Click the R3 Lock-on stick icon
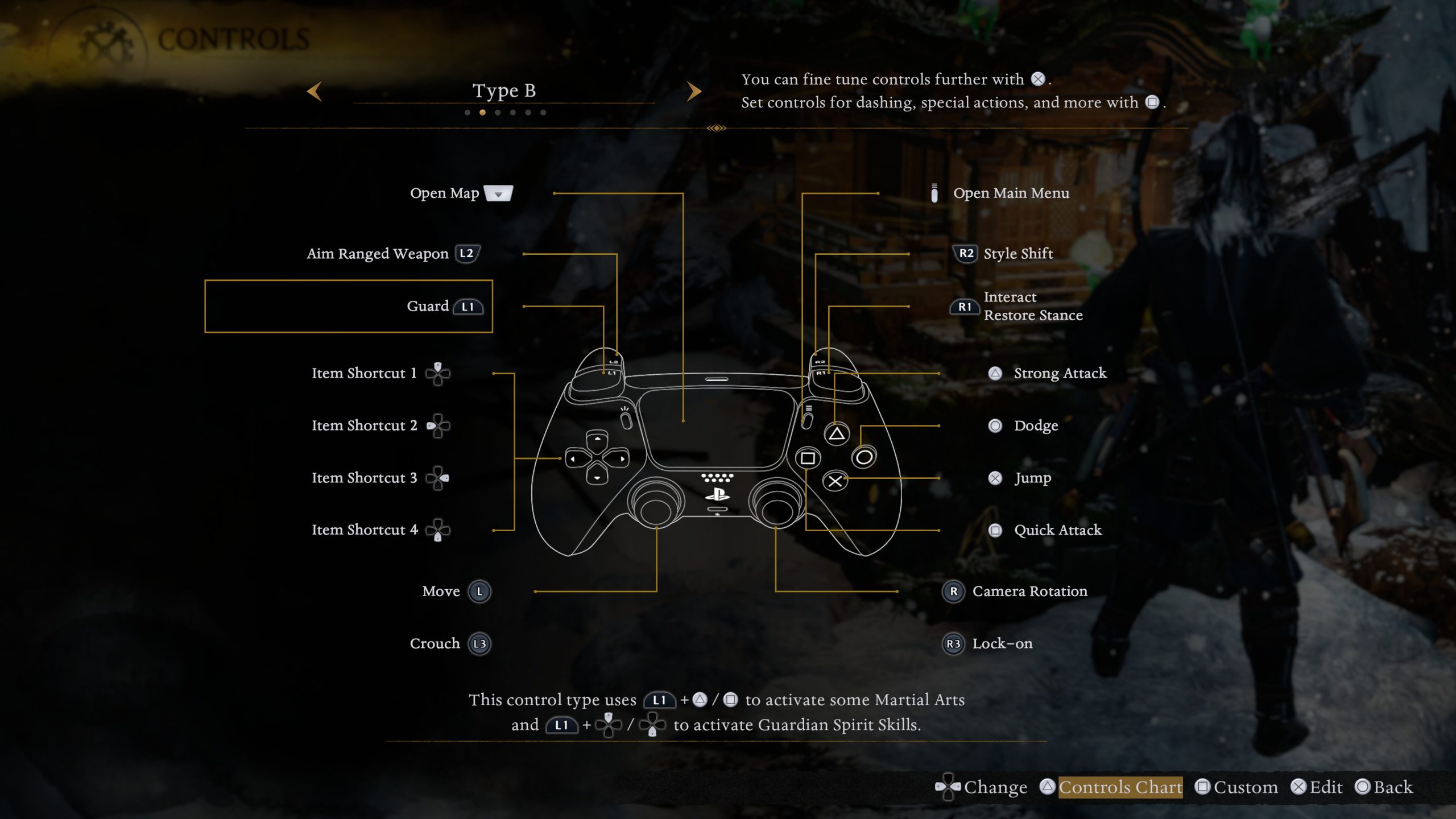 click(x=954, y=644)
